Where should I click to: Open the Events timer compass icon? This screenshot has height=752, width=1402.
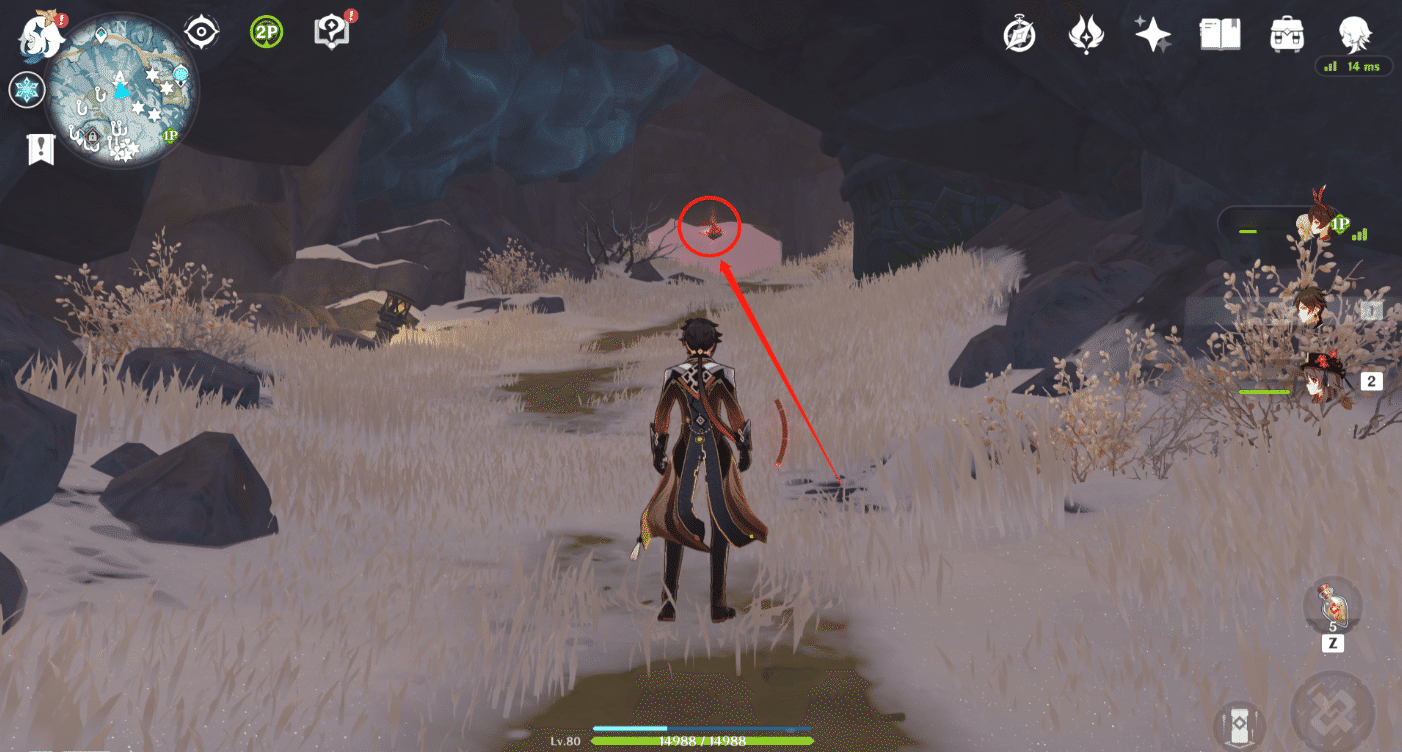[x=1018, y=33]
